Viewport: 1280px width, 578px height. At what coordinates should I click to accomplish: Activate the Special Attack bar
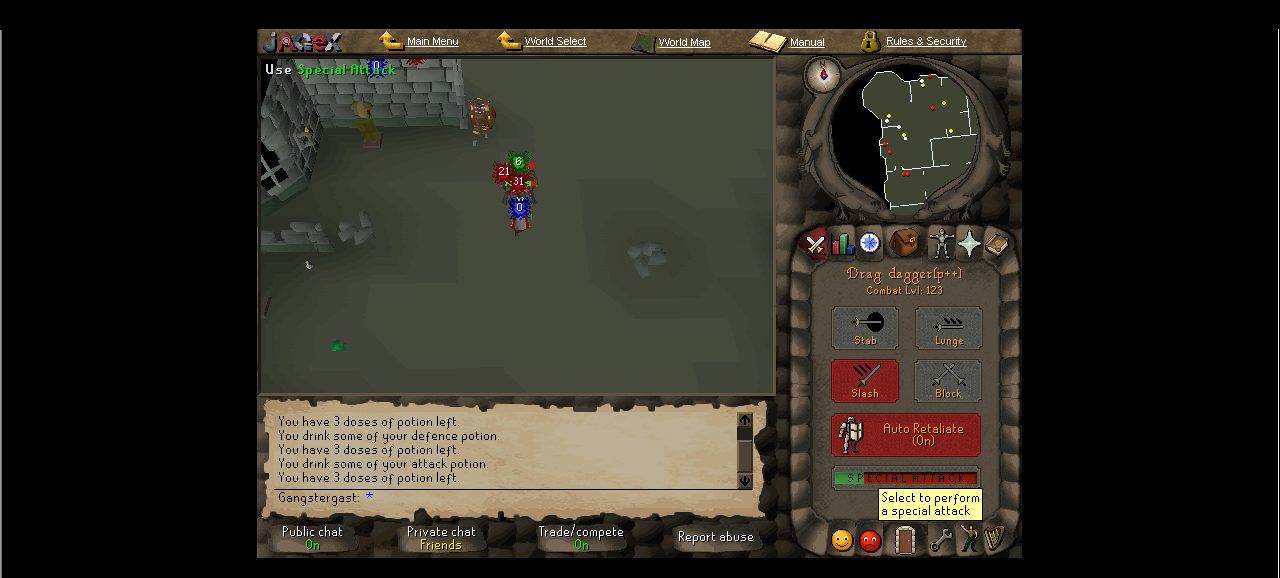pos(906,478)
